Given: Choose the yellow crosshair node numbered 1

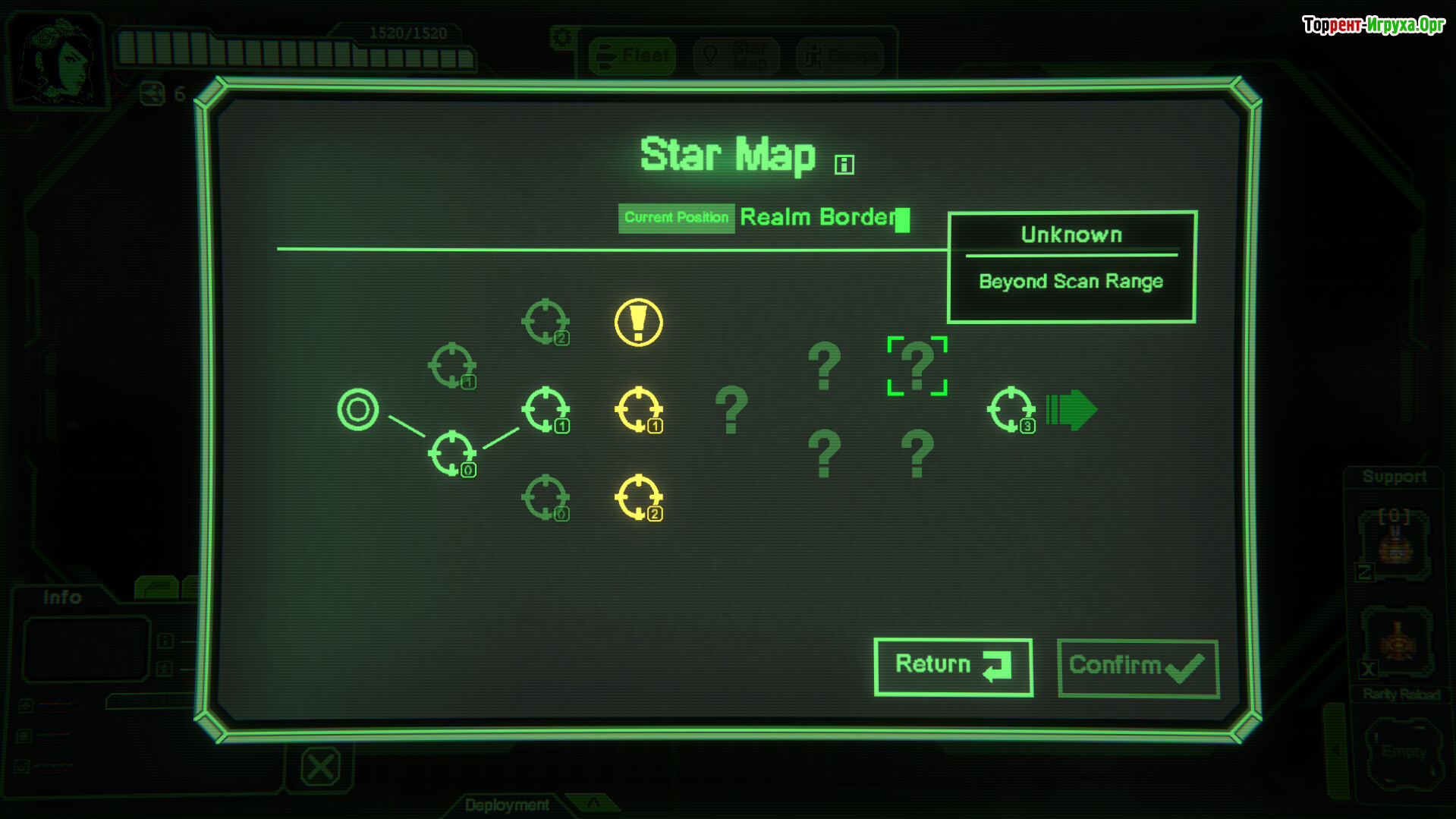Looking at the screenshot, I should pos(638,410).
